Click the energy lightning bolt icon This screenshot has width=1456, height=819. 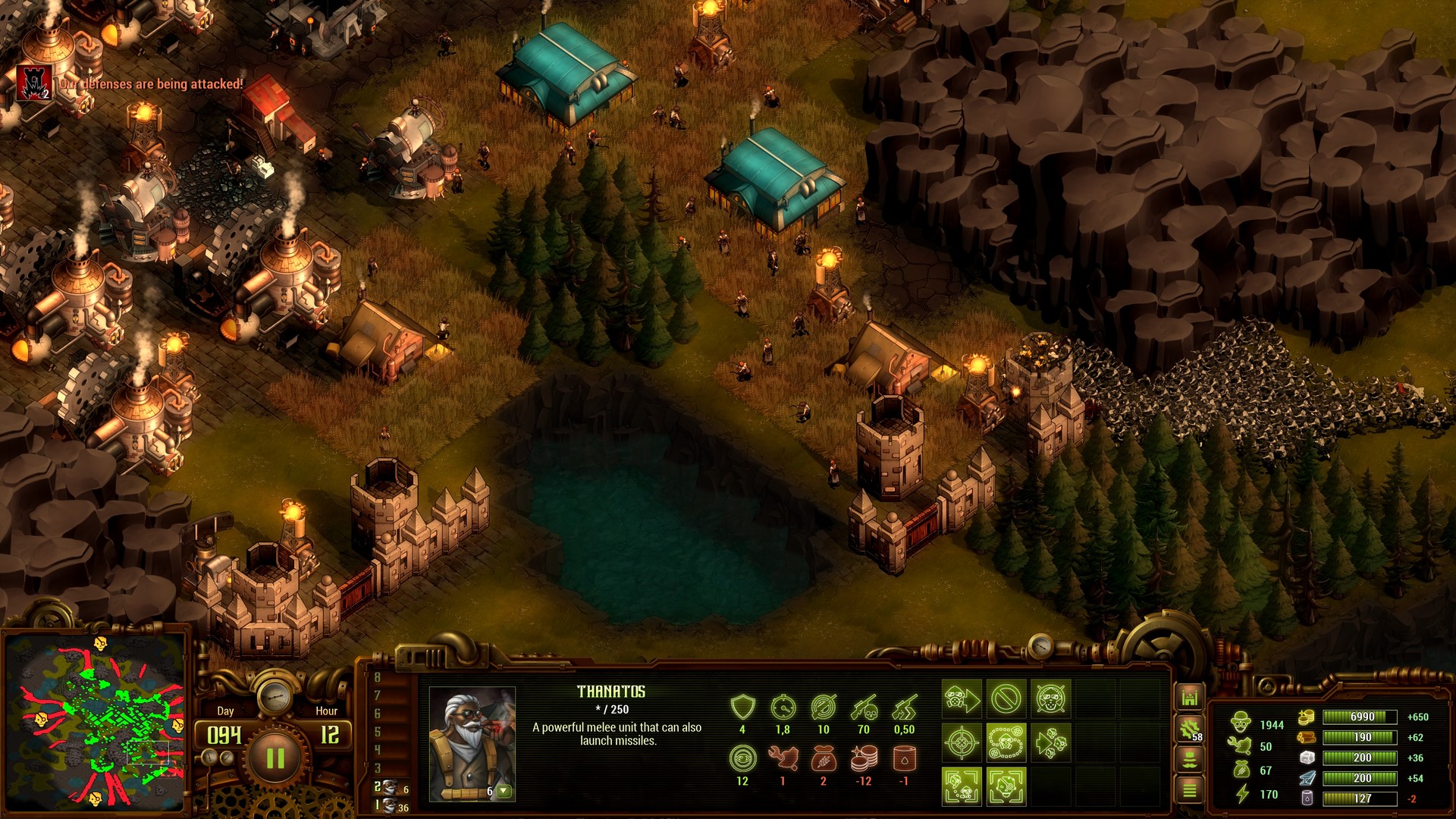tap(1241, 795)
